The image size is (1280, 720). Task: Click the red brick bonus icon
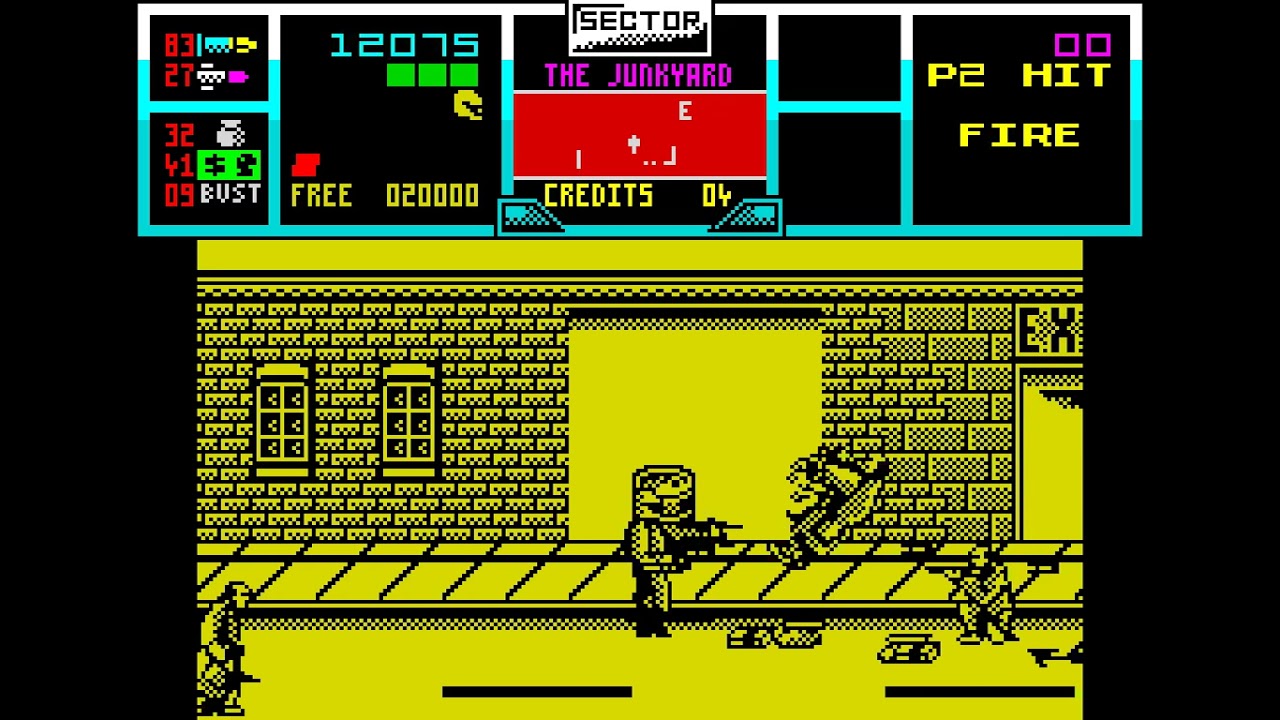(x=305, y=165)
